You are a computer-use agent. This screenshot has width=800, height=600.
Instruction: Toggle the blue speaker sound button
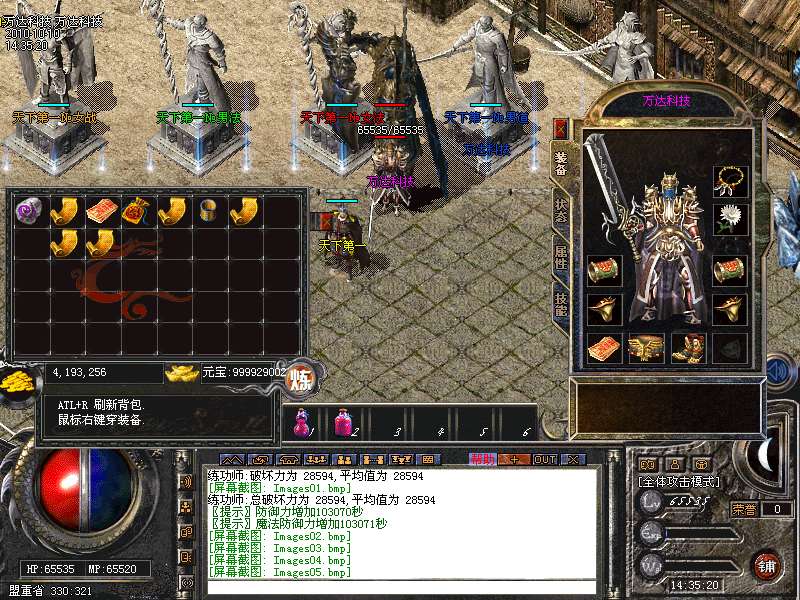779,371
